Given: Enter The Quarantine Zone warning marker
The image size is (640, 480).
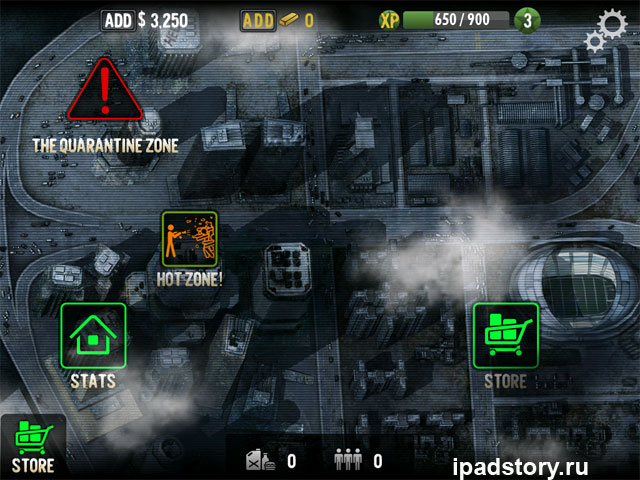Looking at the screenshot, I should click(105, 93).
